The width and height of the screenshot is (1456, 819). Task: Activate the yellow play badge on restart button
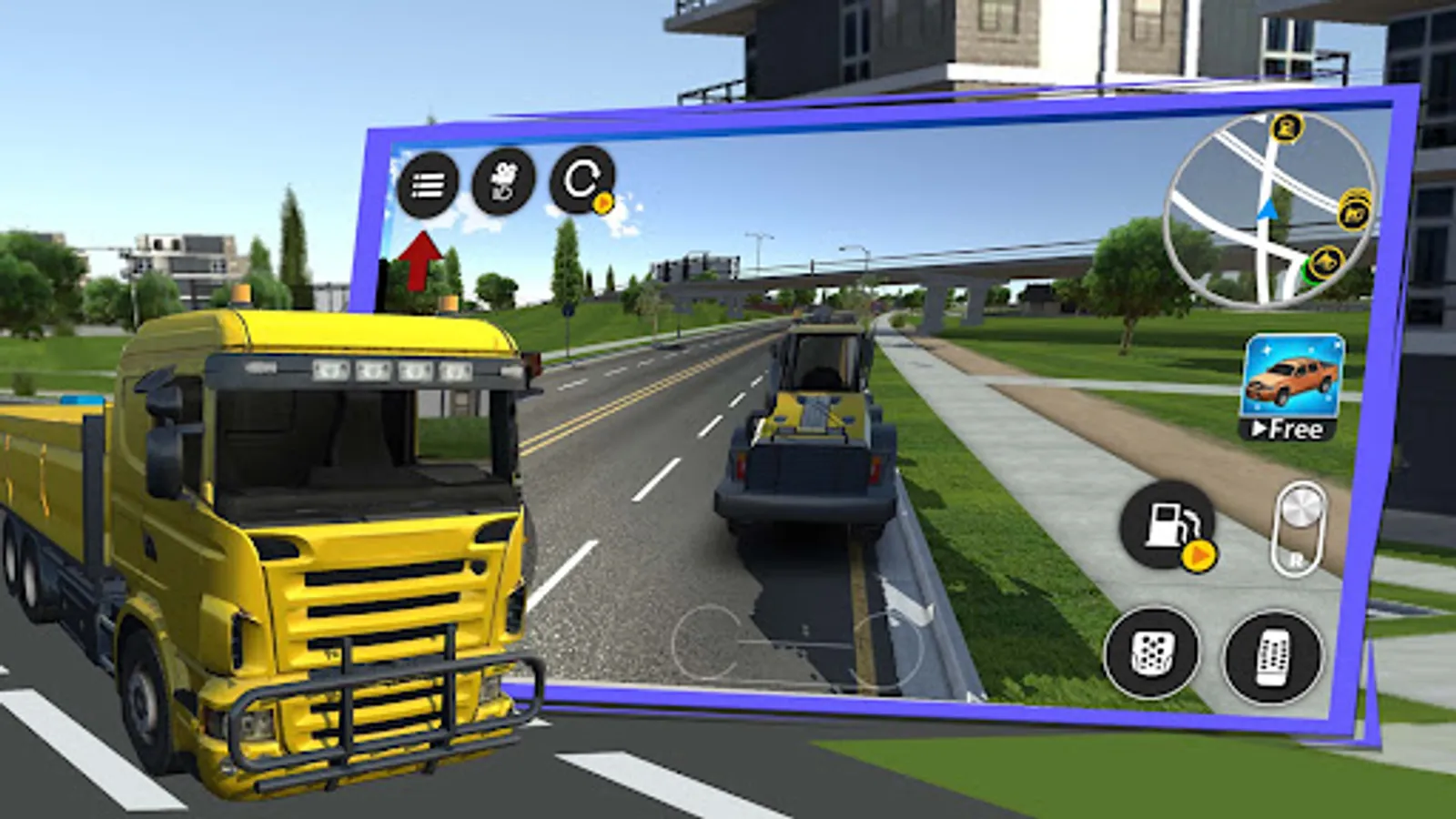[602, 202]
